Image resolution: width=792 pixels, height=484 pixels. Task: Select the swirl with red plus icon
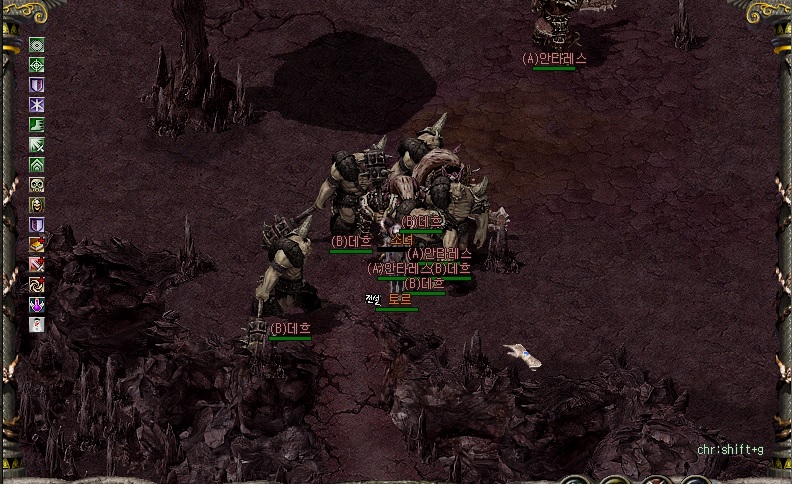[37, 285]
